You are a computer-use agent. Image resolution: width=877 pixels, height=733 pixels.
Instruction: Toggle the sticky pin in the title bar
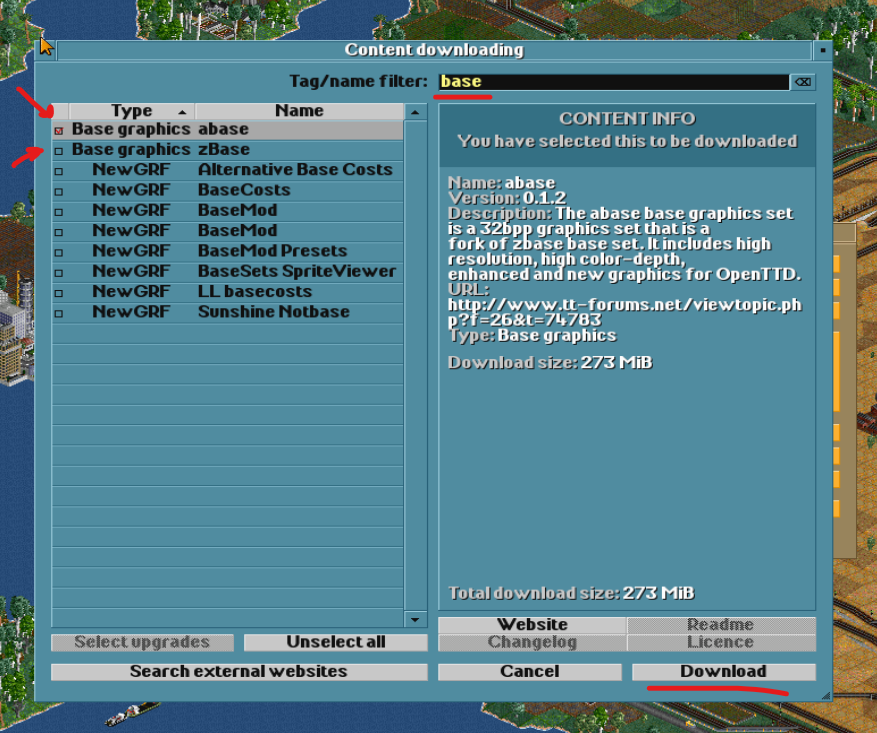[822, 49]
